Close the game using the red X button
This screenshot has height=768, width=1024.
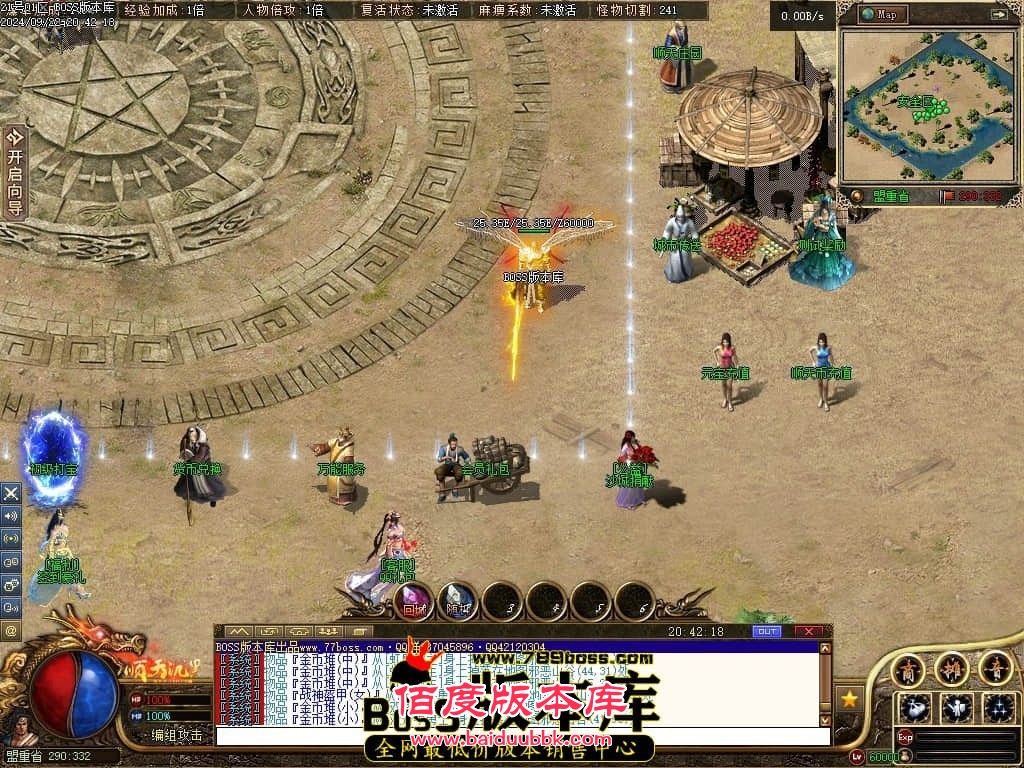pyautogui.click(x=809, y=632)
